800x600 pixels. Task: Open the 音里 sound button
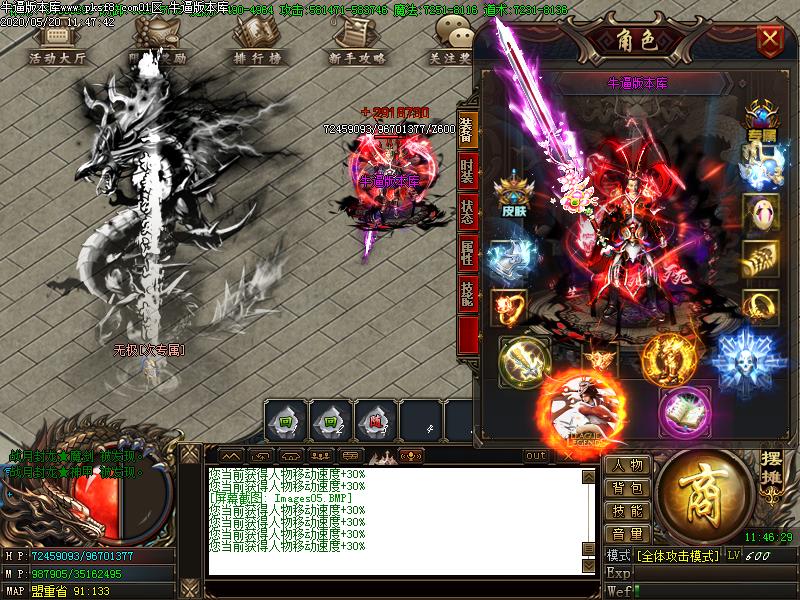point(628,535)
